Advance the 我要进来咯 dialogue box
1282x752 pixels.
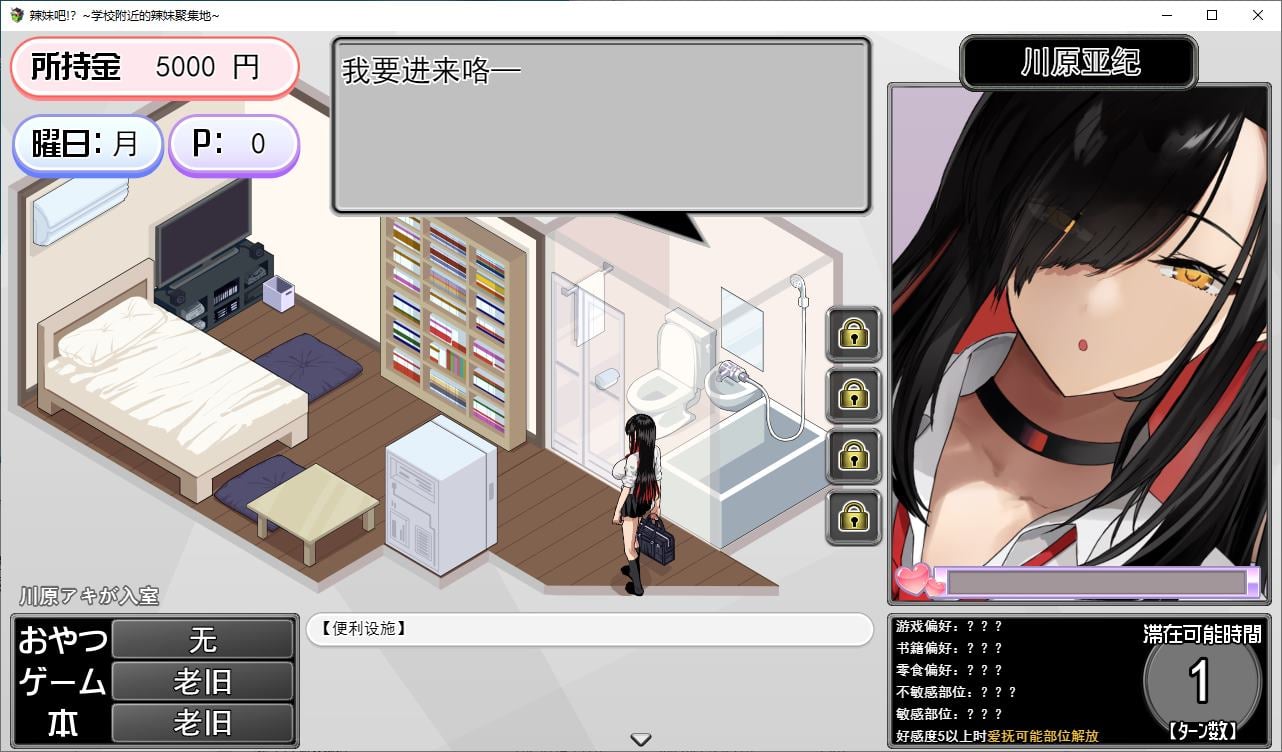(601, 126)
